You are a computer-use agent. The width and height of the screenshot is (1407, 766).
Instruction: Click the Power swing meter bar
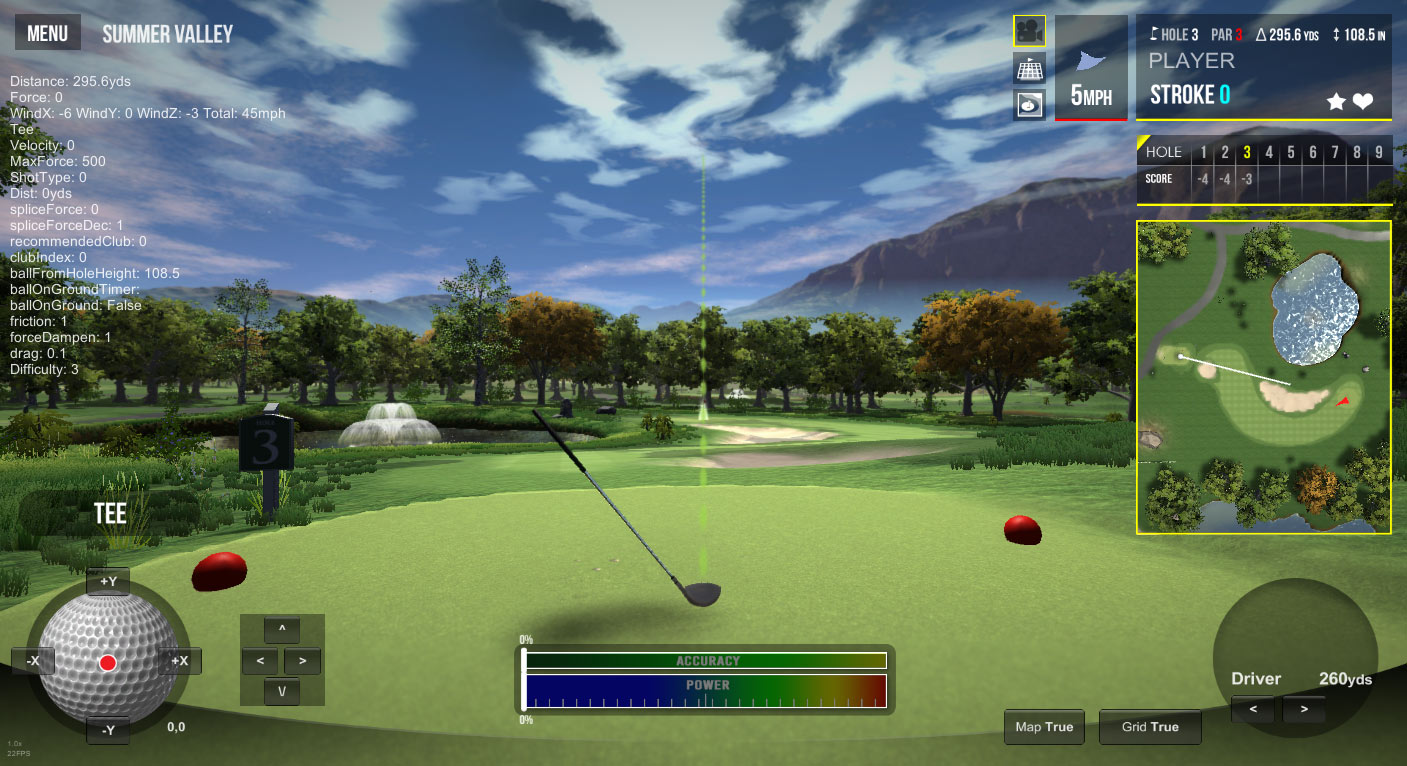706,691
